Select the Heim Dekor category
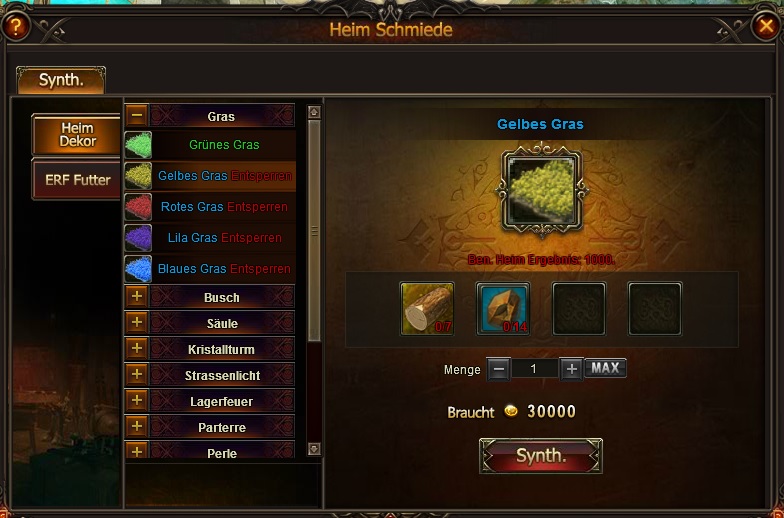 point(77,135)
